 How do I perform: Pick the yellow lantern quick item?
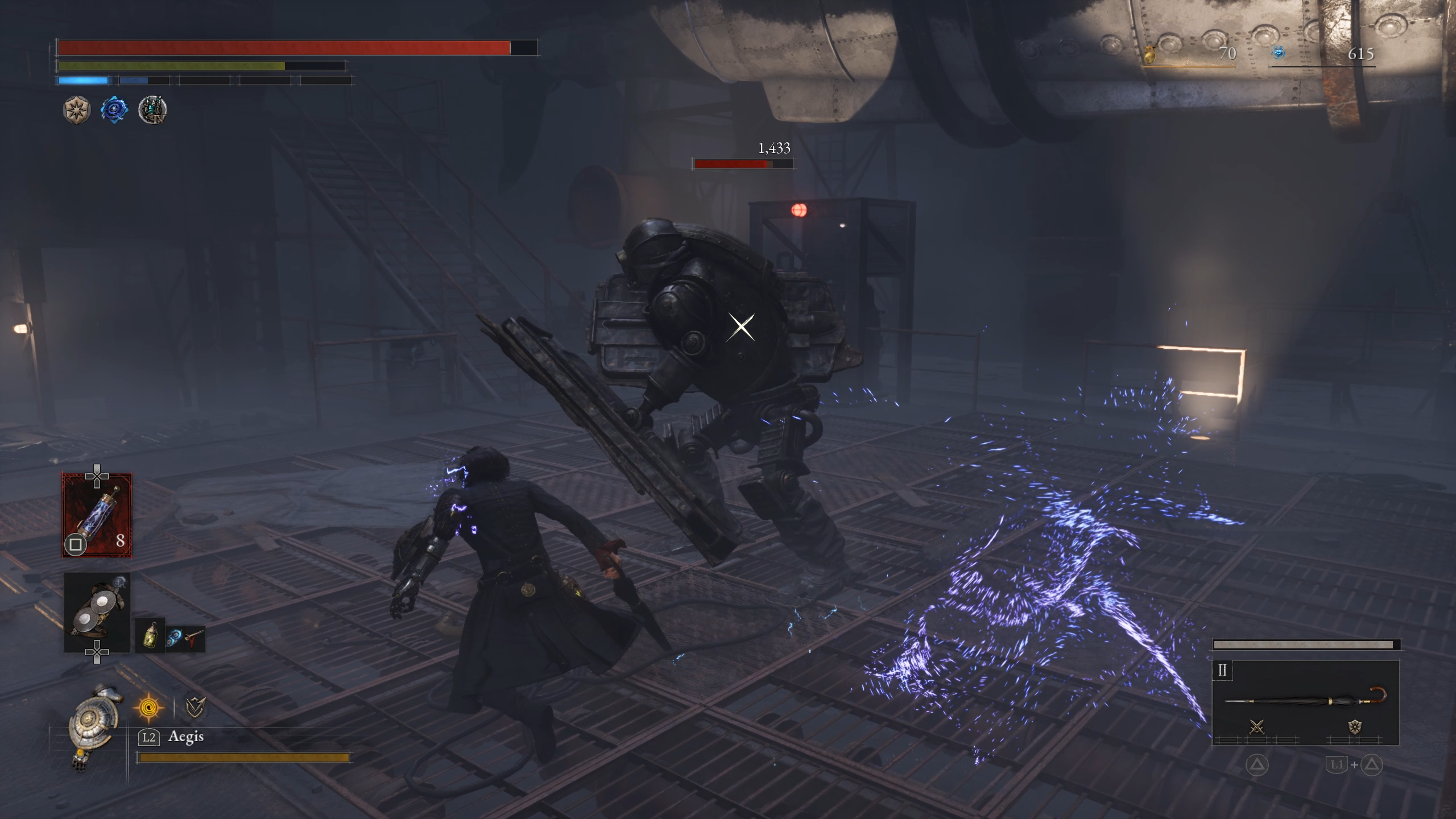coord(151,635)
